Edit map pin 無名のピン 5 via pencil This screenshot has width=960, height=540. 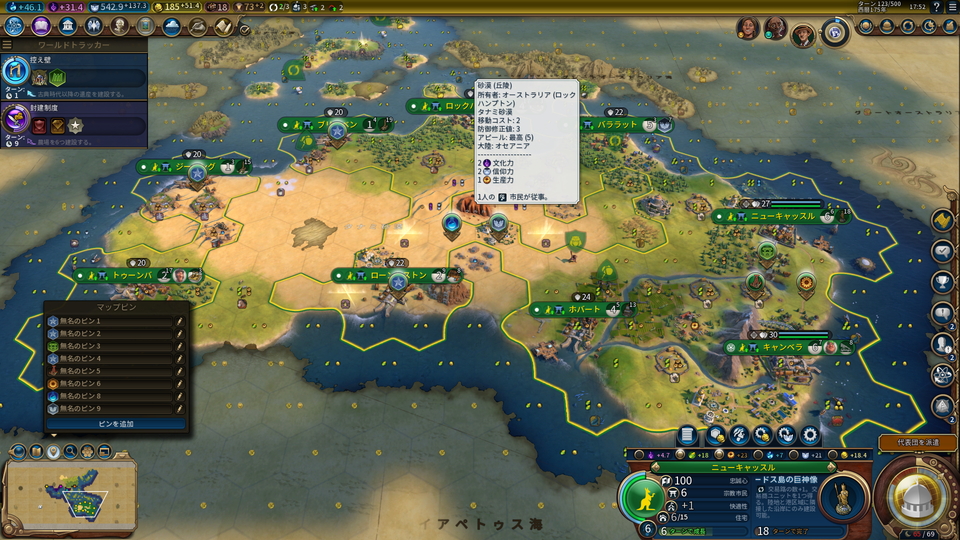(179, 371)
